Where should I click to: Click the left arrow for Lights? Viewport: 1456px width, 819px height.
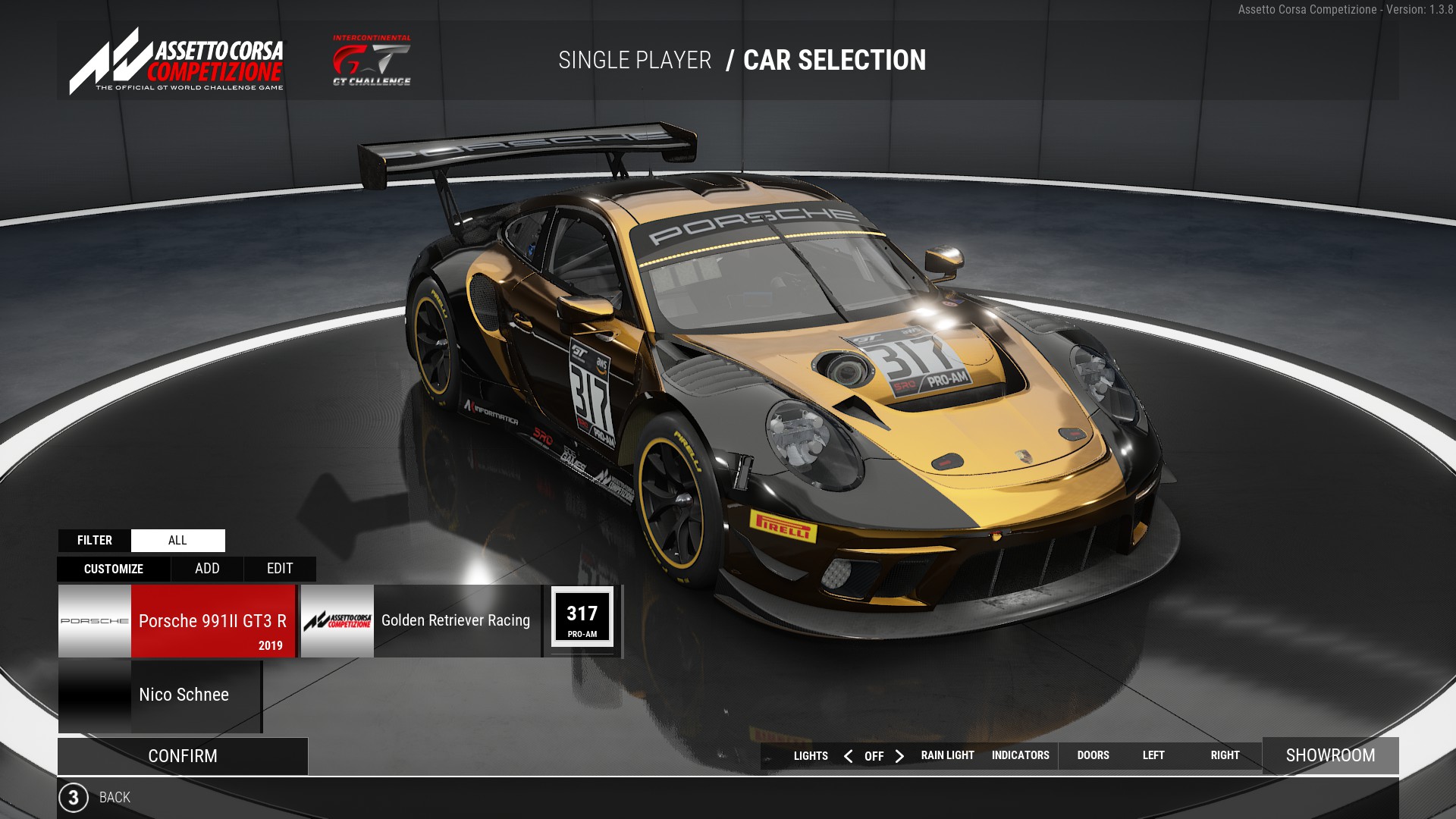(x=849, y=756)
